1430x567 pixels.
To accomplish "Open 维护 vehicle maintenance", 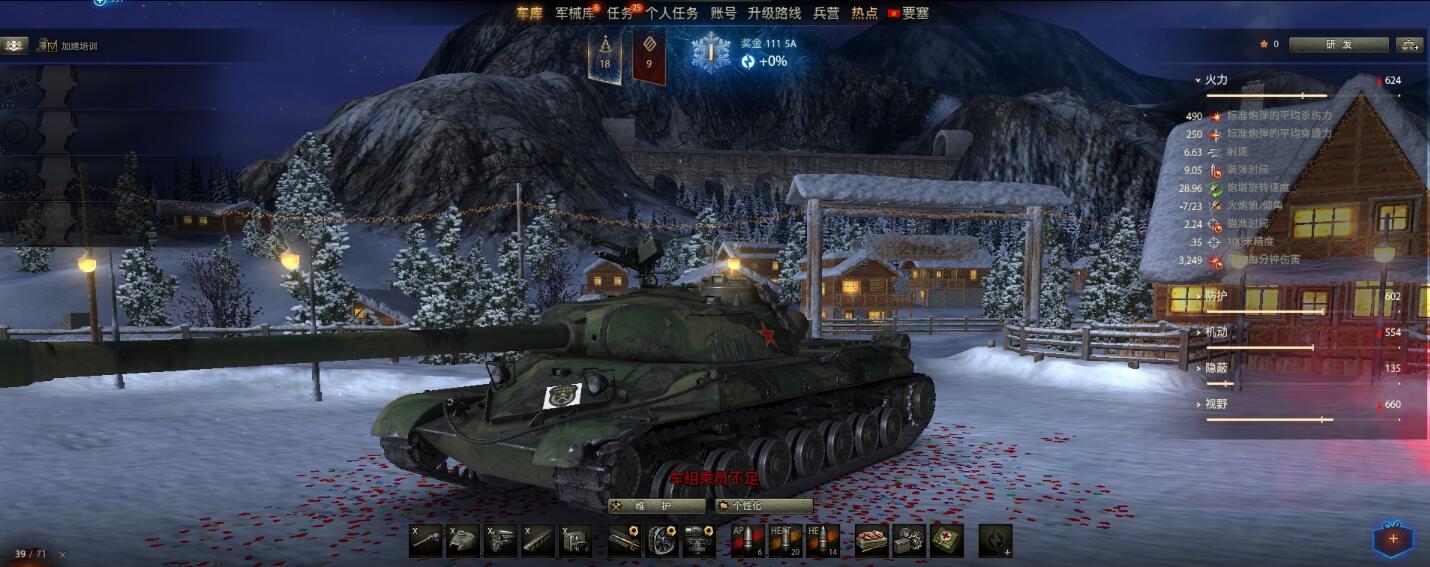I will click(x=654, y=506).
